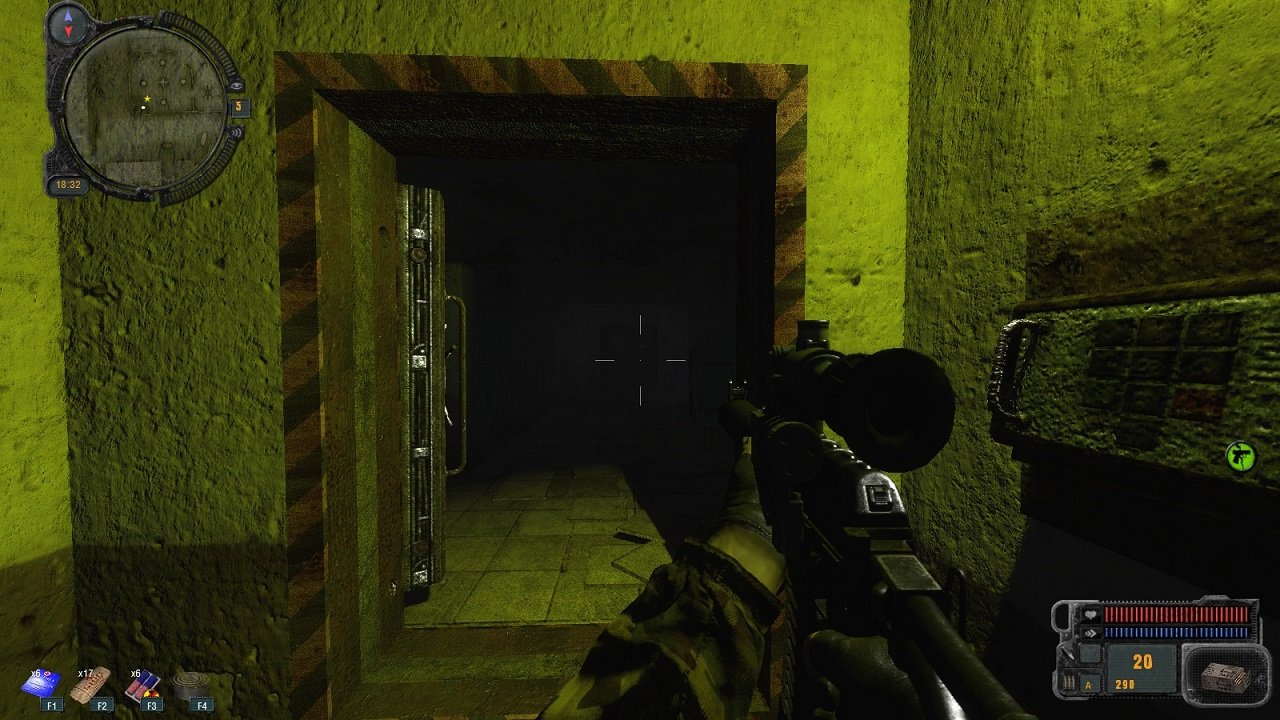1280x720 pixels.
Task: Click the ammo counter showing 20
Action: tap(1142, 660)
